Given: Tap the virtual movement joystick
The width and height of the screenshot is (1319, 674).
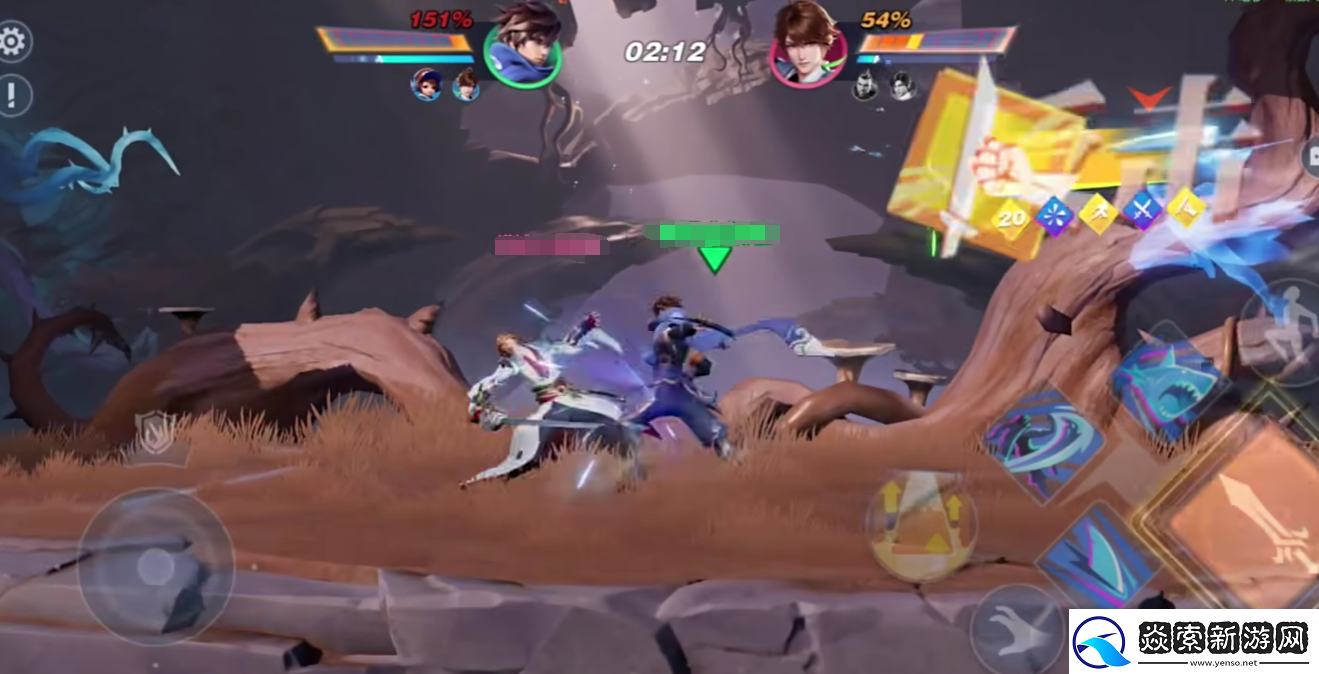Looking at the screenshot, I should tap(155, 566).
